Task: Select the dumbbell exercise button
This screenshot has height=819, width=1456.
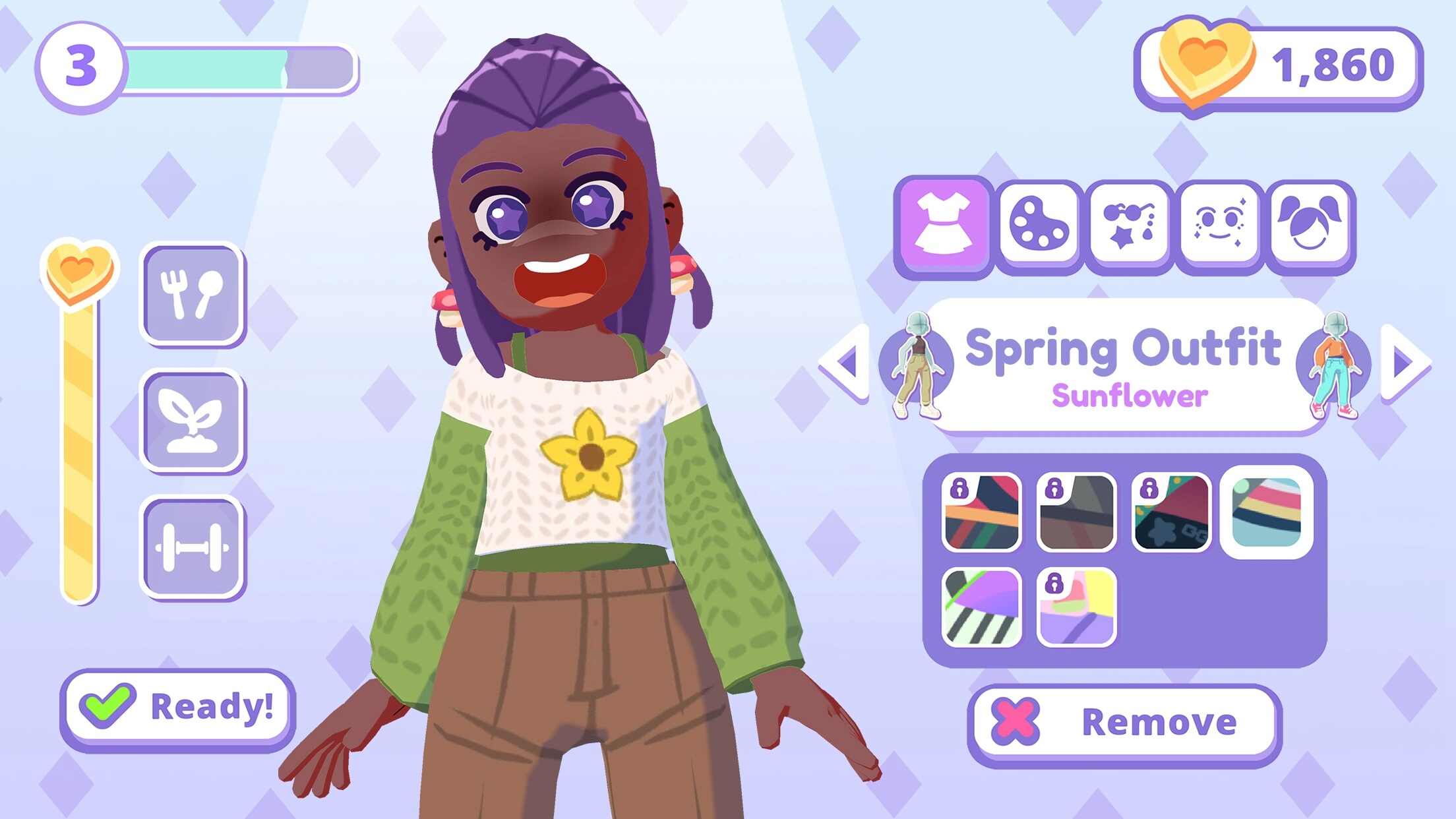Action: (193, 547)
